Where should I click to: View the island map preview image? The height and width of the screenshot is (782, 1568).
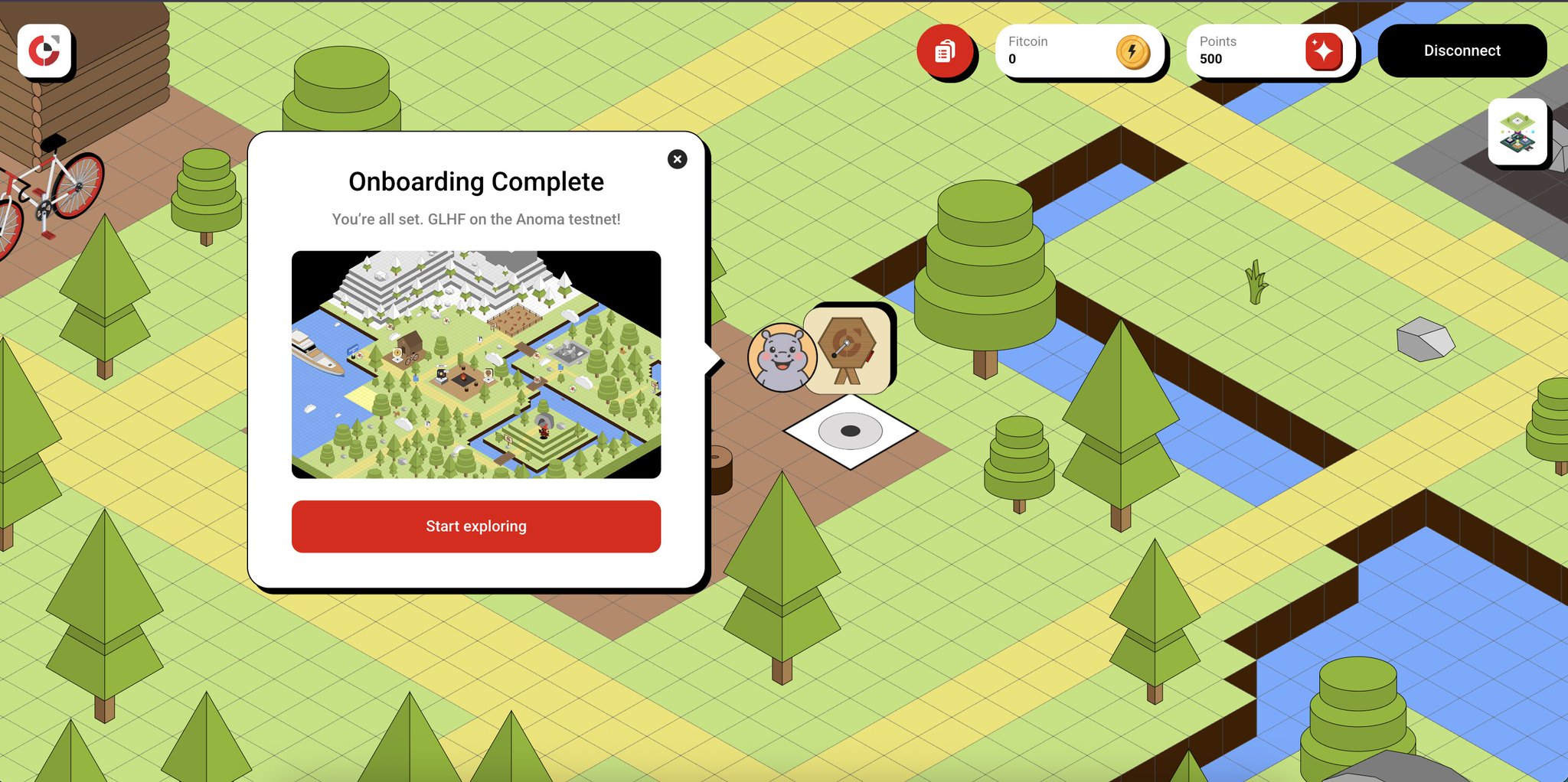pyautogui.click(x=475, y=364)
